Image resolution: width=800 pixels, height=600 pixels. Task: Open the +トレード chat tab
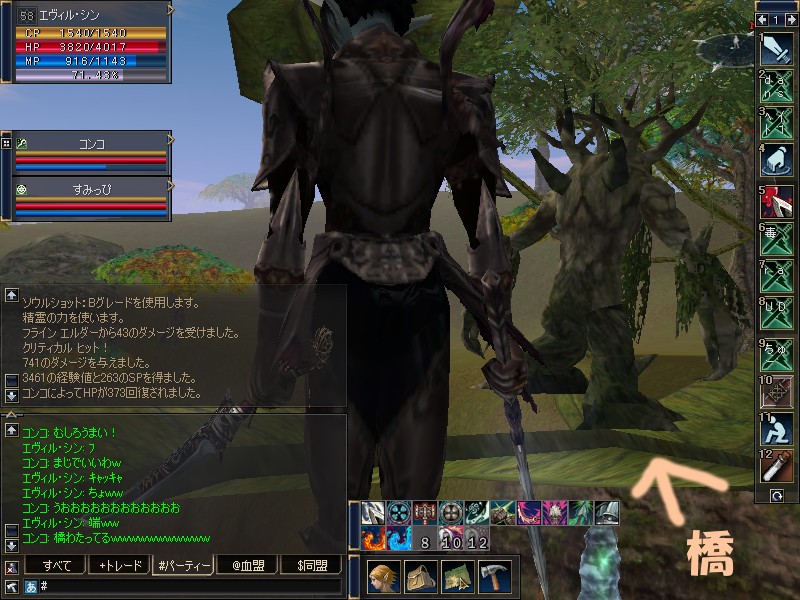pyautogui.click(x=120, y=566)
